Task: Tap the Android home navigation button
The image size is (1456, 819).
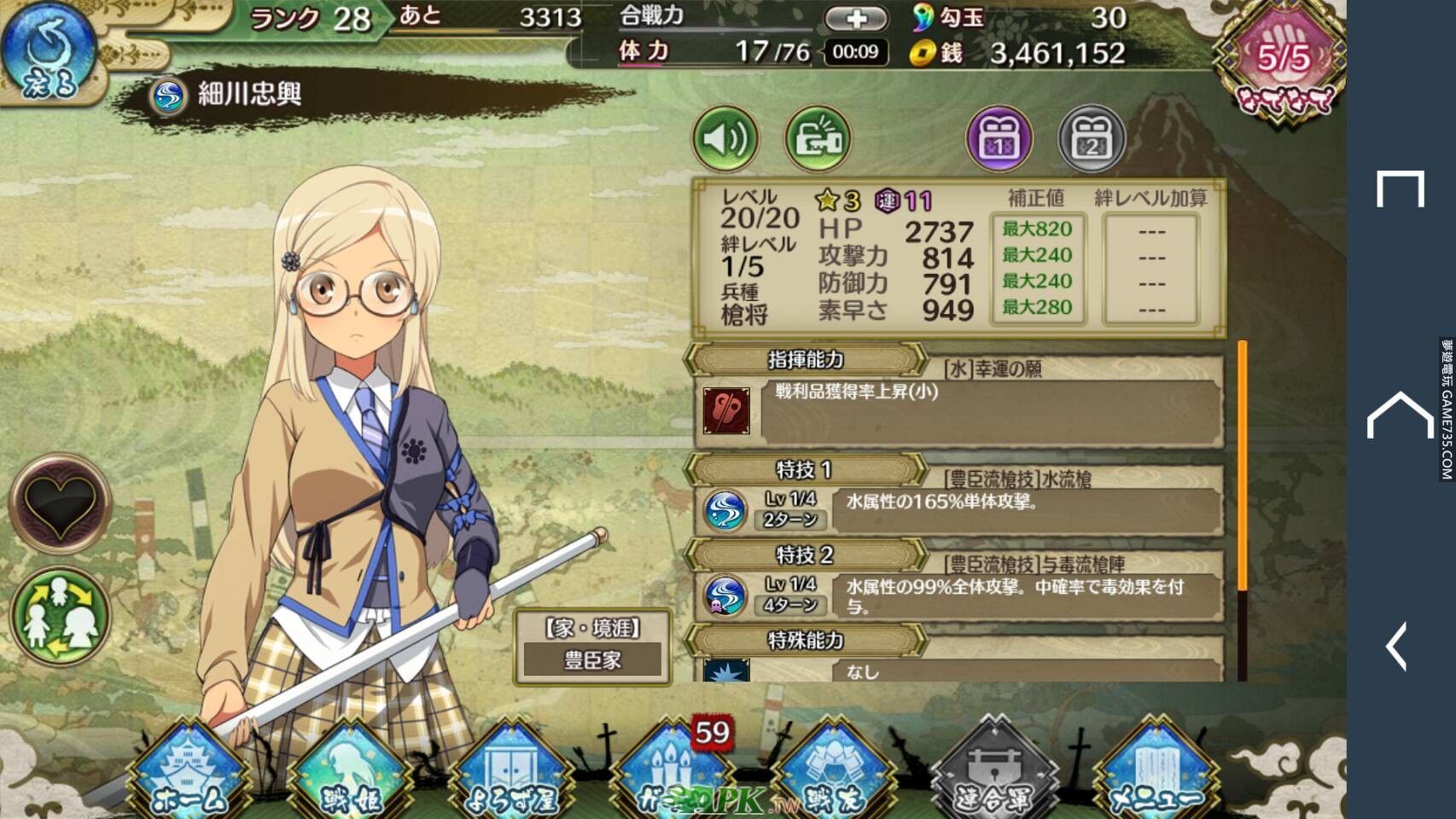Action: click(1401, 415)
